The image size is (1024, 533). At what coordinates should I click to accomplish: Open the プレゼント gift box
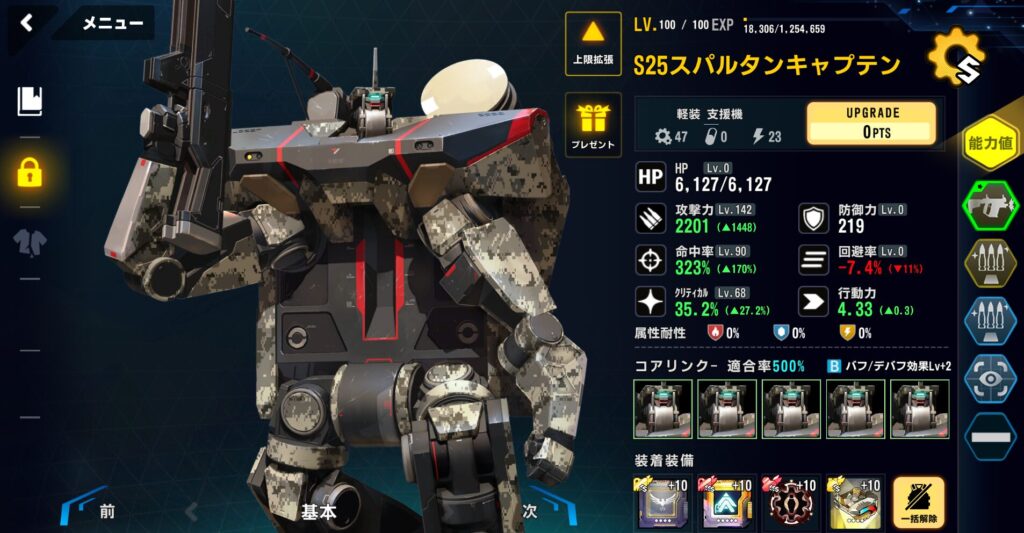click(x=594, y=126)
